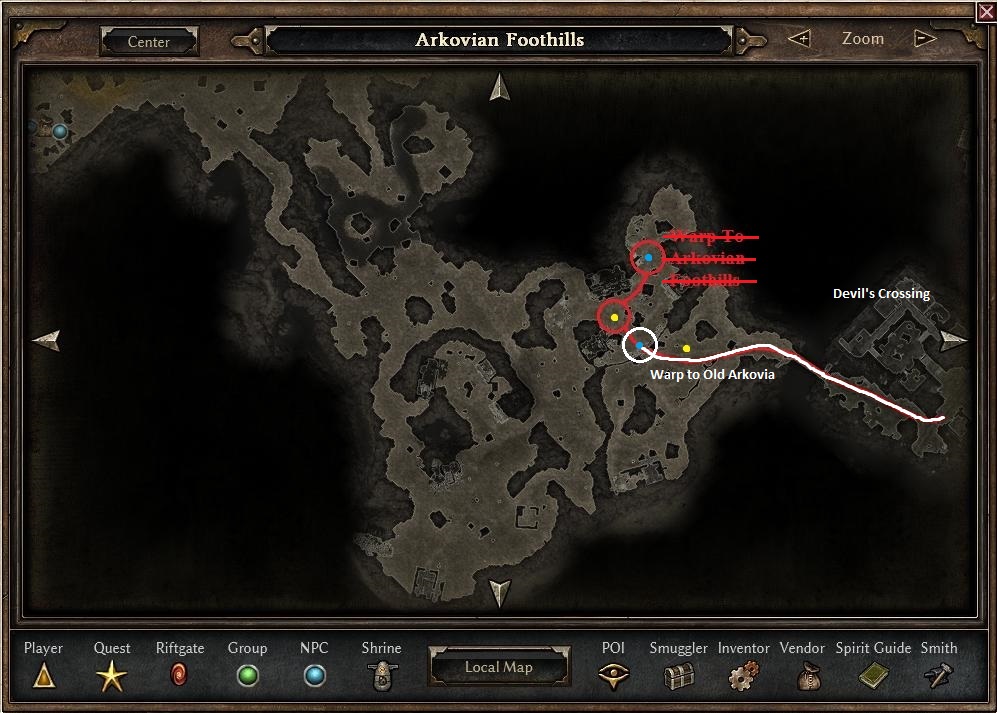The height and width of the screenshot is (713, 997).
Task: Center the map on the player
Action: click(x=148, y=42)
